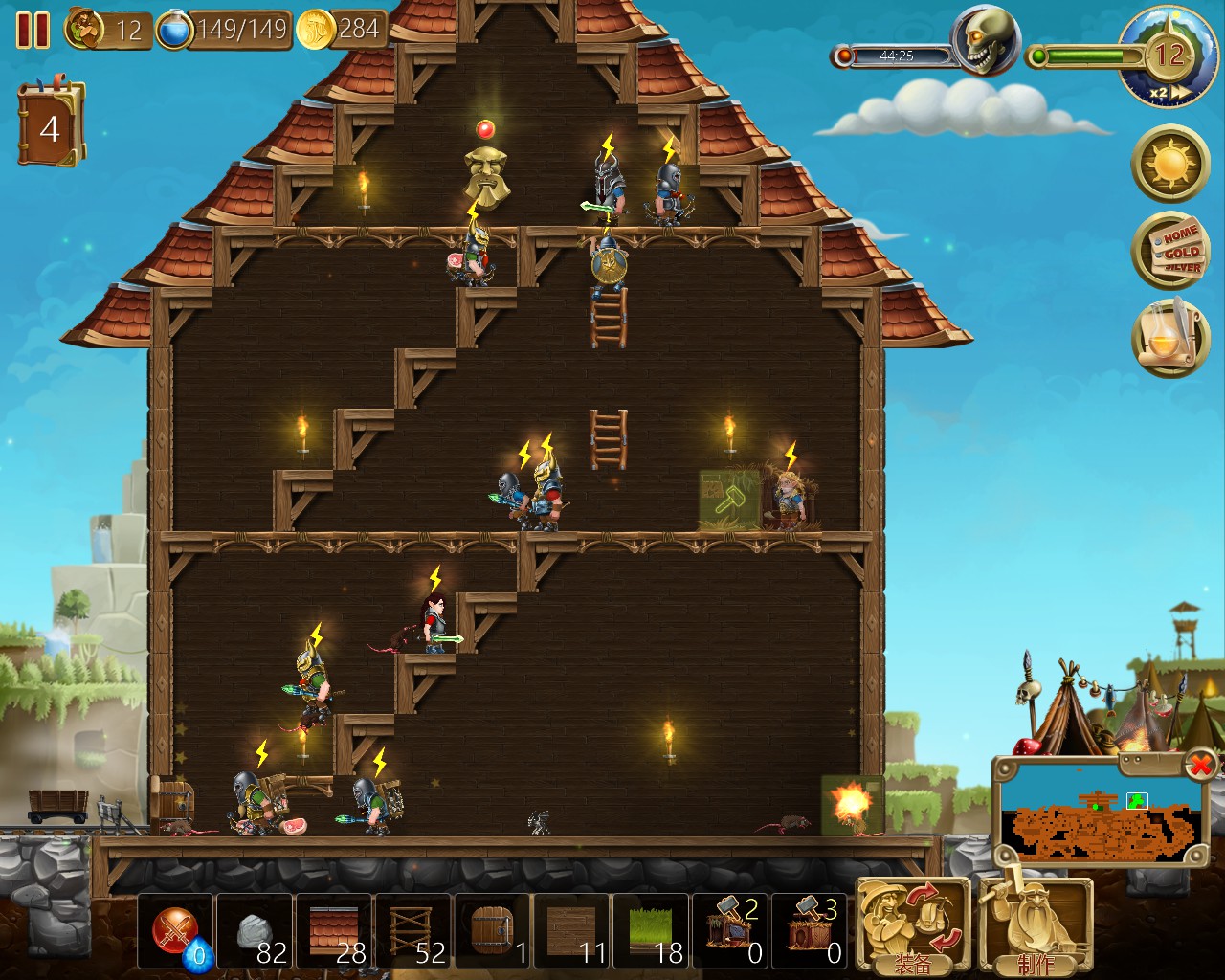Viewport: 1225px width, 980px height.
Task: Pause the game
Action: pos(35,32)
